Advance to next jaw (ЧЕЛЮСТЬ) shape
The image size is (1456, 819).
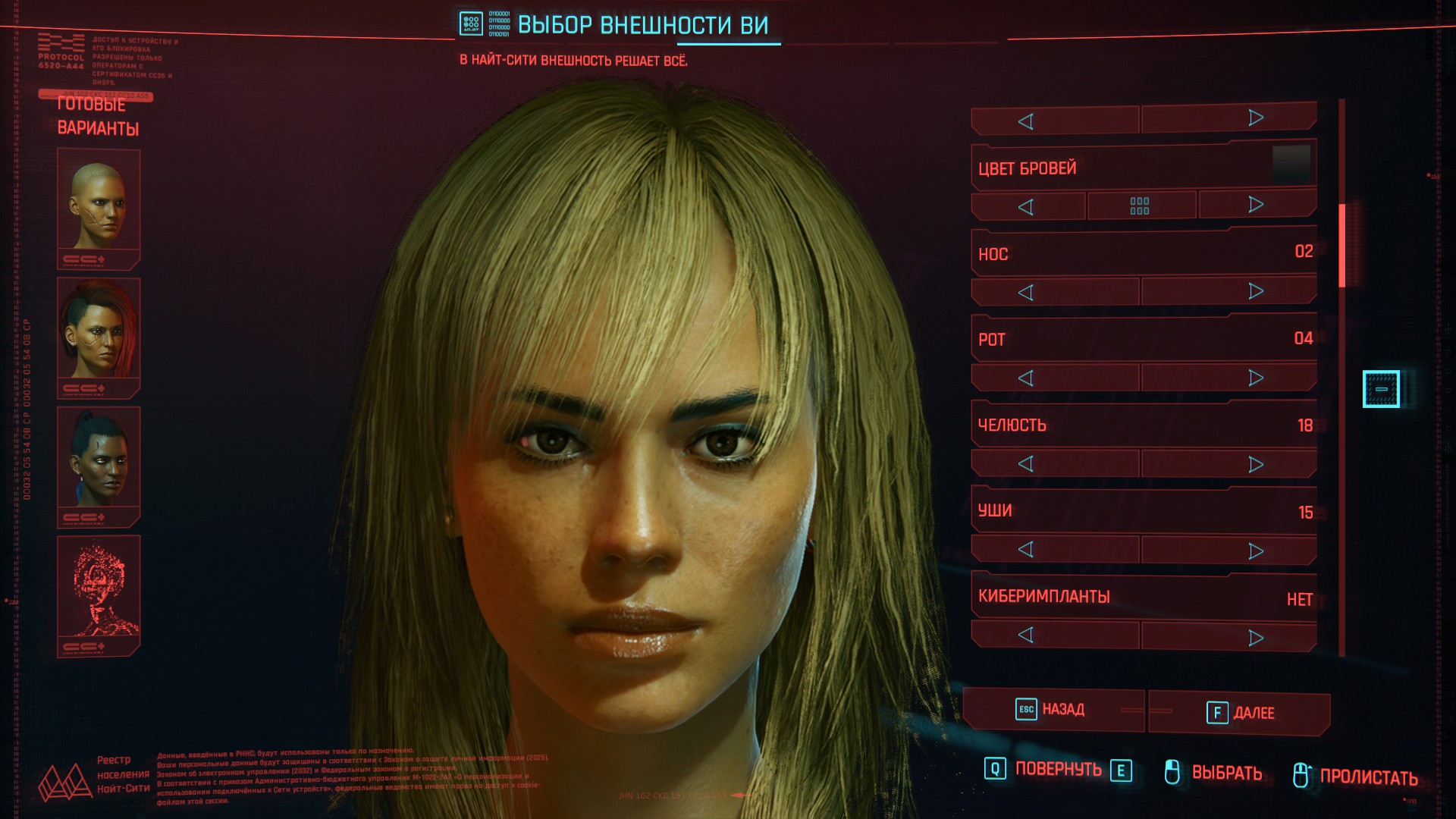point(1256,464)
